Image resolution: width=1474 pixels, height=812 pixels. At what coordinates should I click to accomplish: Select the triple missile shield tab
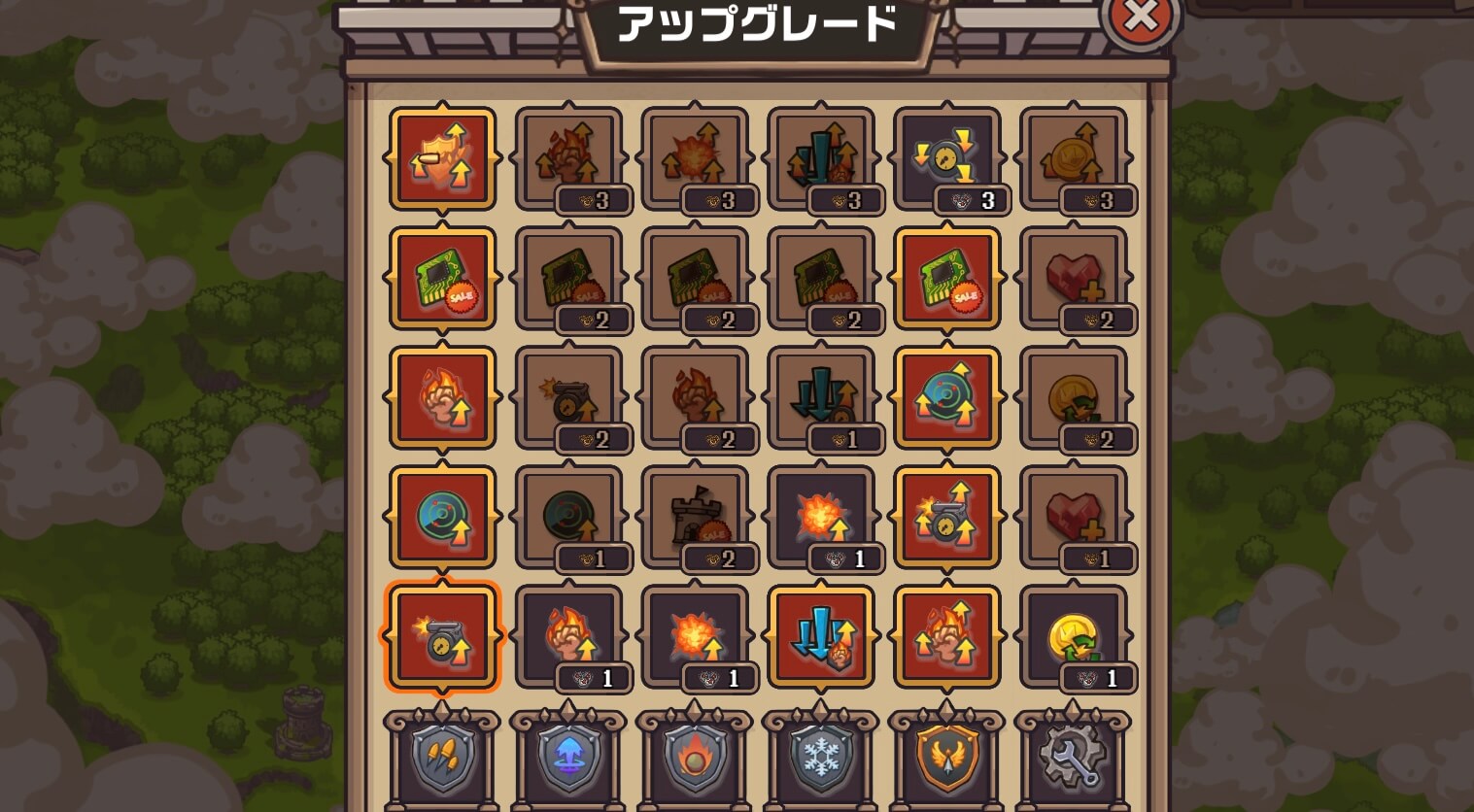coord(442,762)
